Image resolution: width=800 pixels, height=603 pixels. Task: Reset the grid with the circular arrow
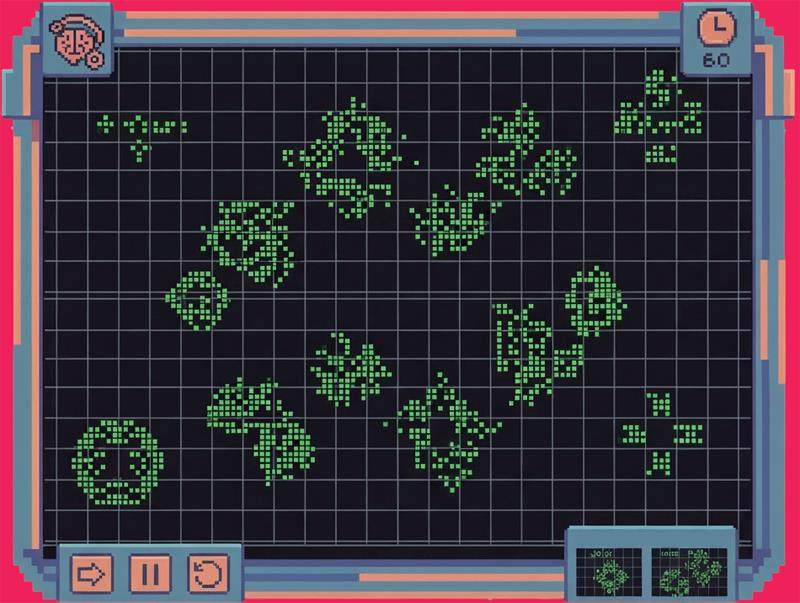click(208, 573)
